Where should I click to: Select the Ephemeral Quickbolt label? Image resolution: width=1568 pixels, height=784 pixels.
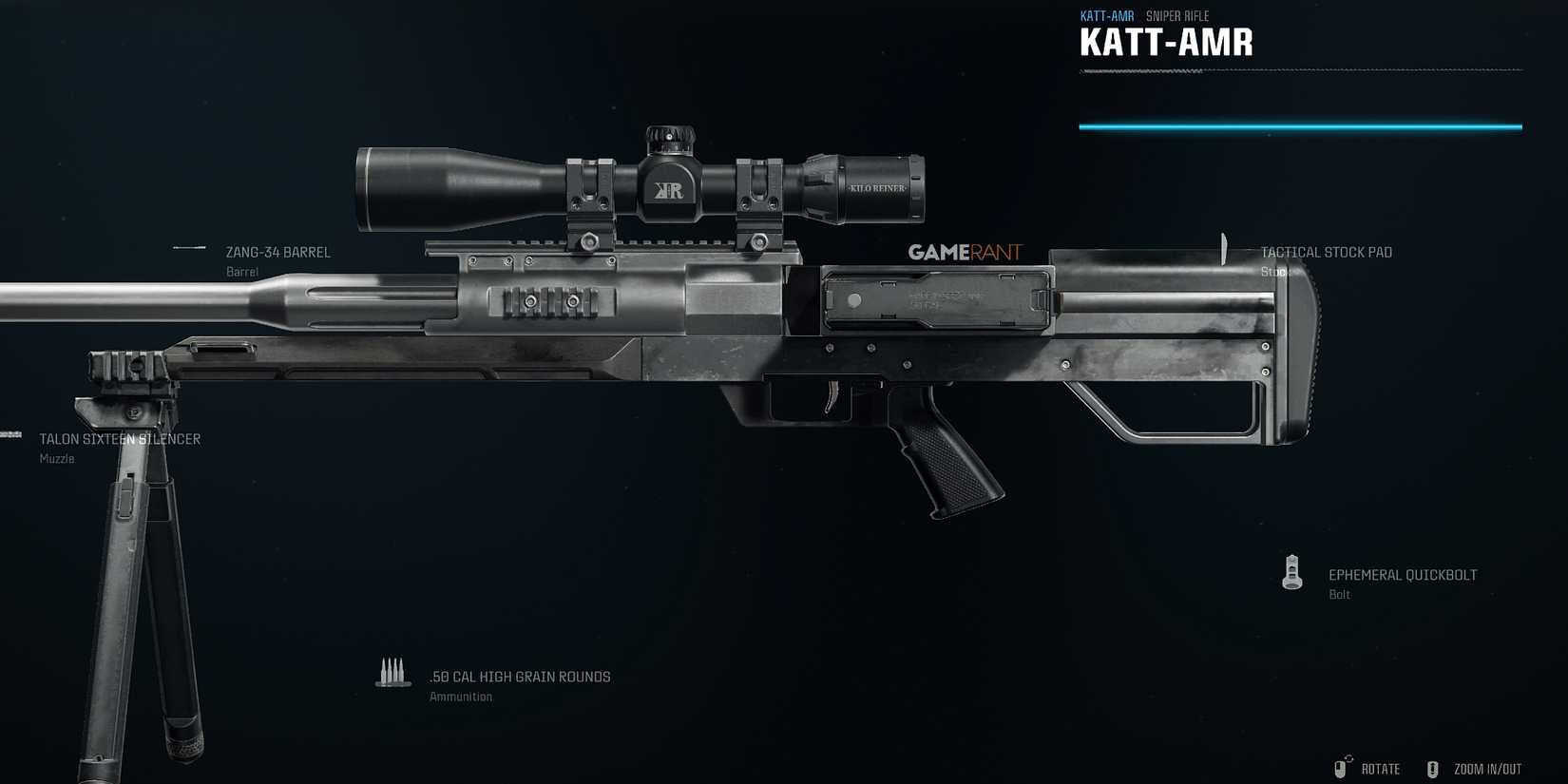pyautogui.click(x=1403, y=575)
